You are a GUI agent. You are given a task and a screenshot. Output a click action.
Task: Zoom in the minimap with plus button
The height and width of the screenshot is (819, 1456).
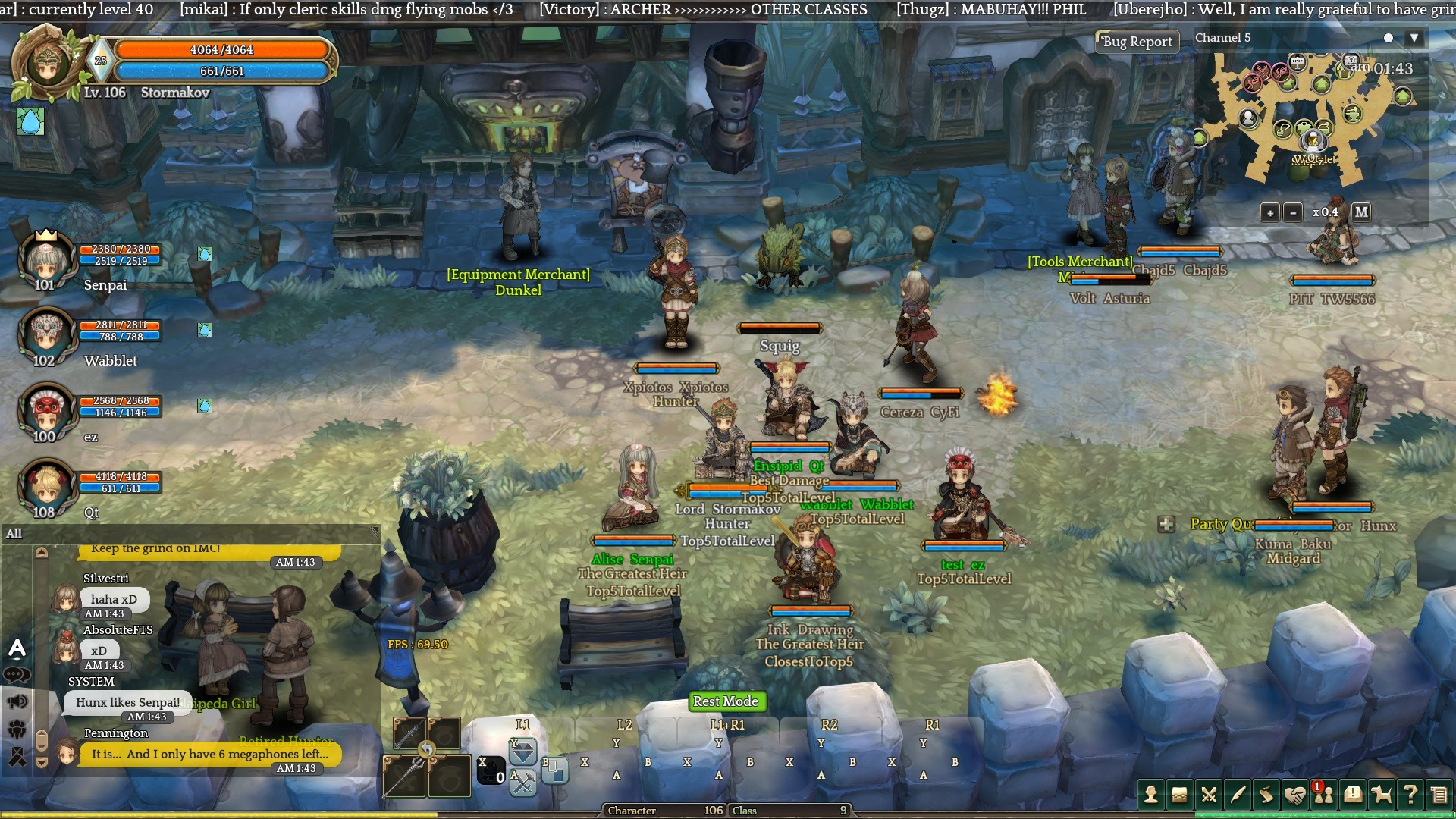1270,213
